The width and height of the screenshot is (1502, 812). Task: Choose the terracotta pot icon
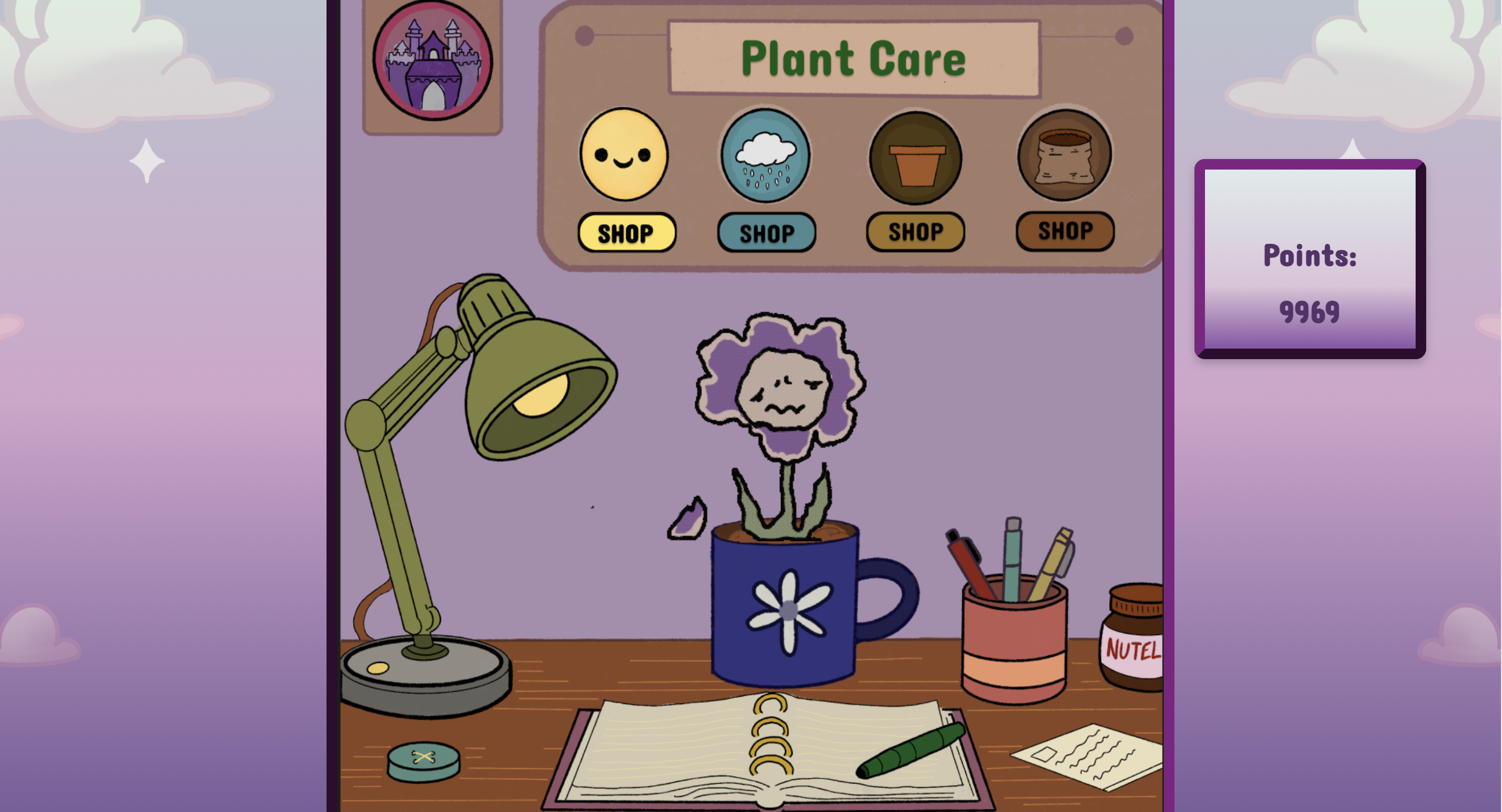click(x=915, y=158)
